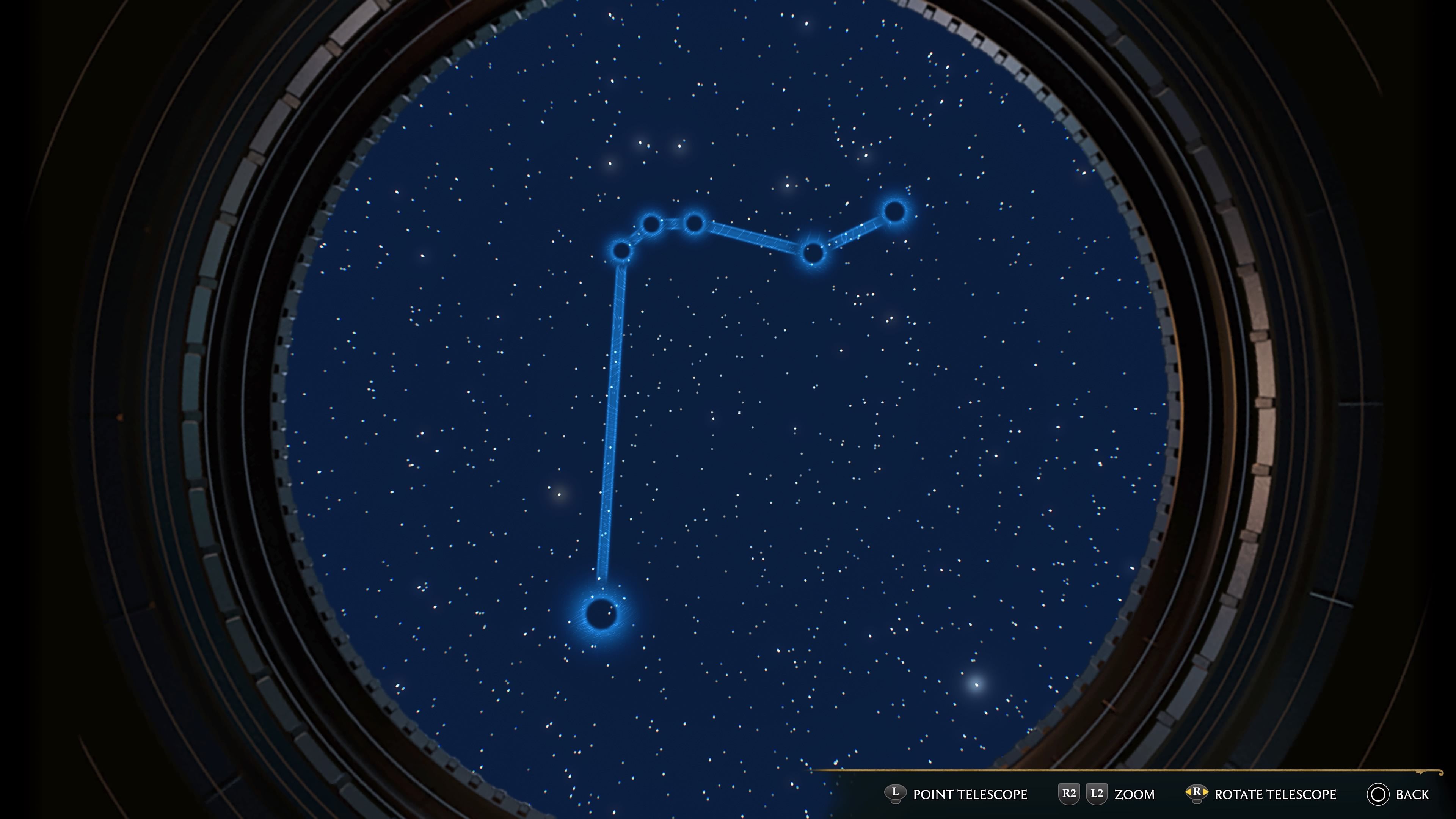
Task: Click the L2 button prompt icon
Action: click(1097, 794)
